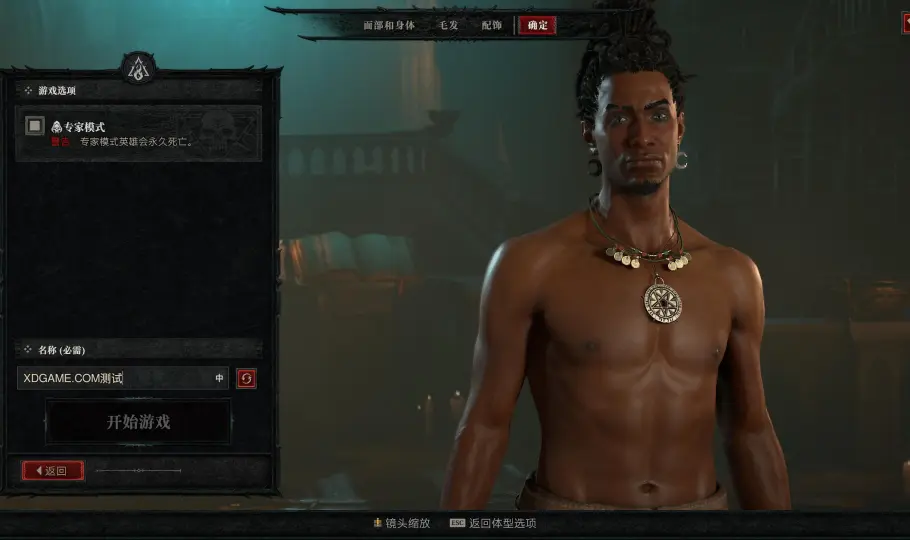The image size is (910, 540).
Task: Select the 配饰 accessories tab
Action: [491, 25]
